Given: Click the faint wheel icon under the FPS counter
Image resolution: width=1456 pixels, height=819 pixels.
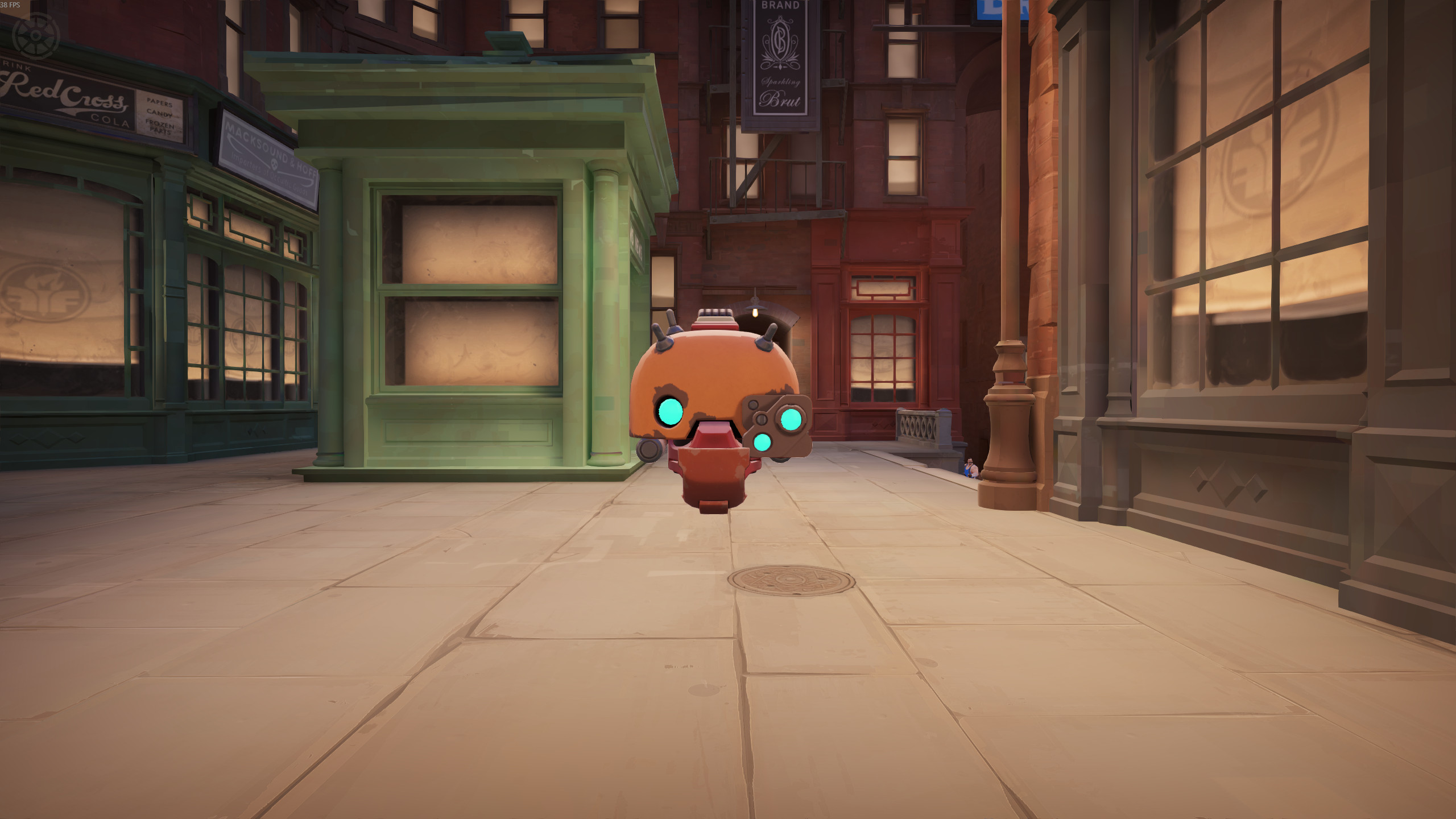Looking at the screenshot, I should [x=36, y=35].
